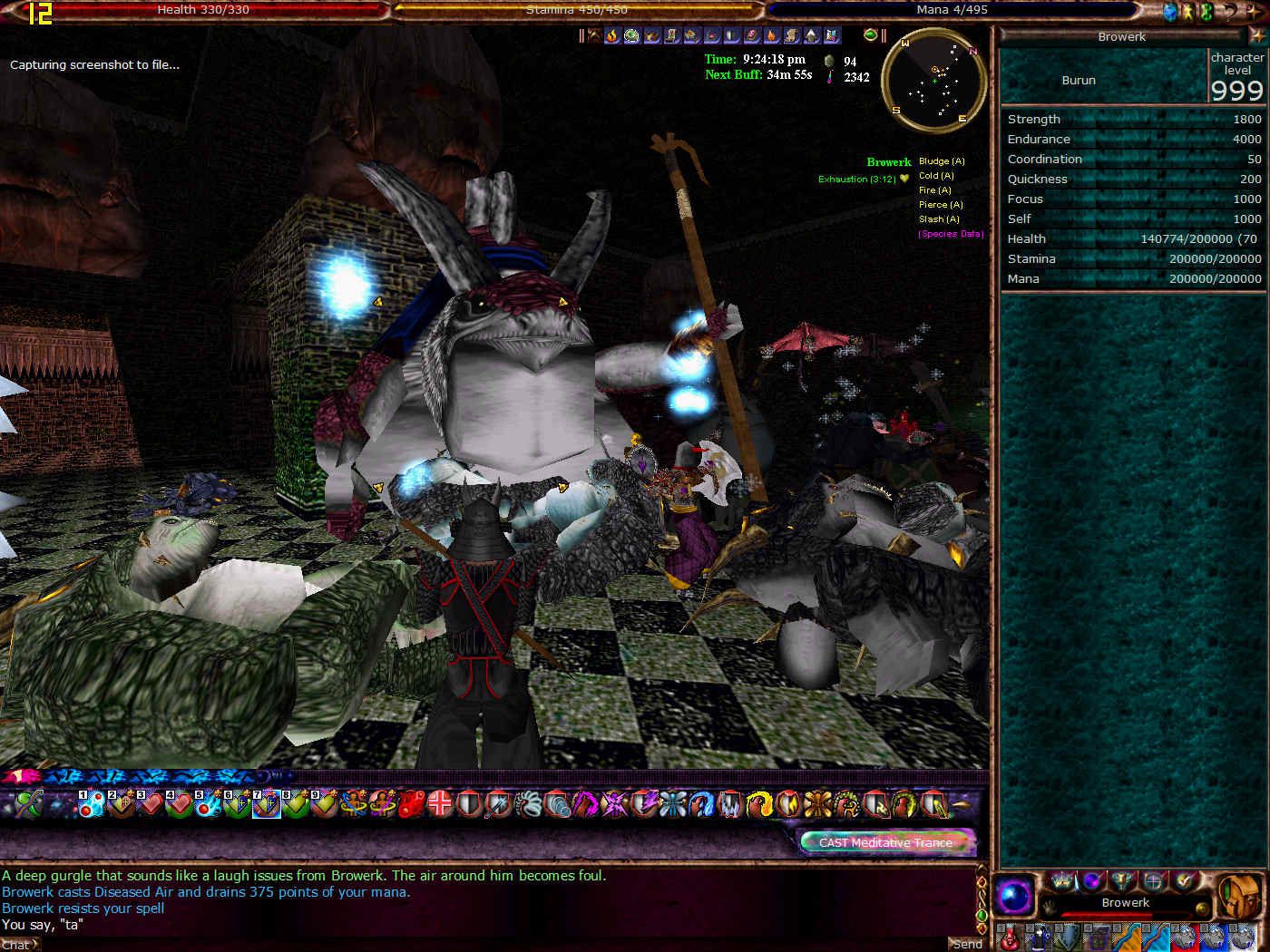
Task: Open the radar minimap
Action: point(934,82)
